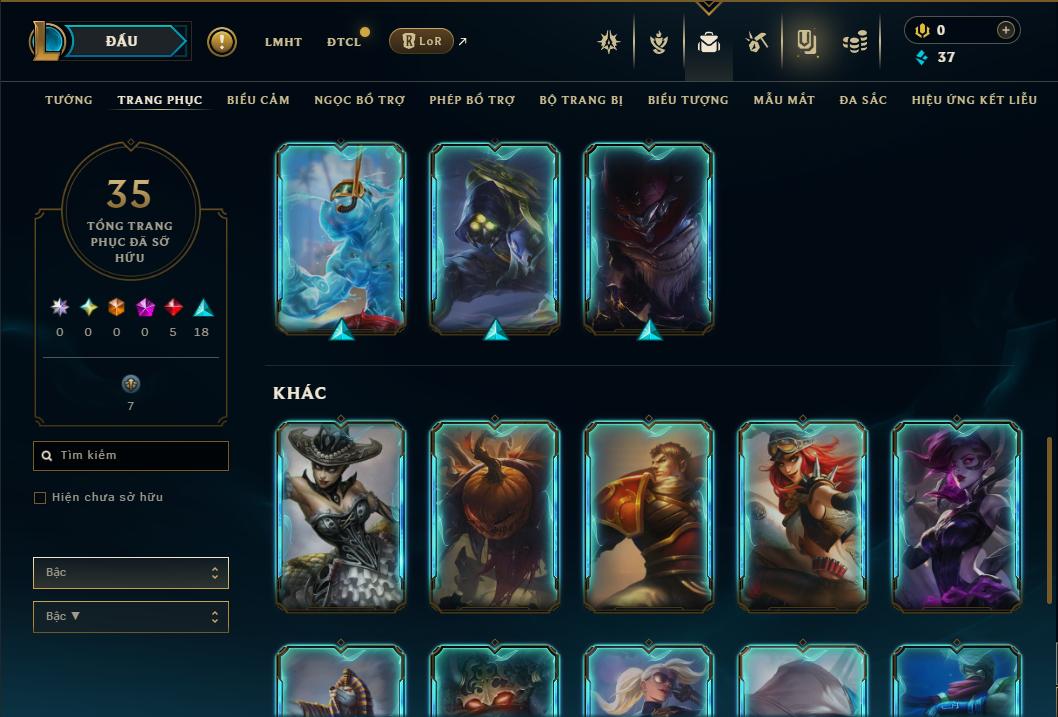Click the yellow exclamation alert icon
This screenshot has width=1058, height=717.
tap(222, 42)
